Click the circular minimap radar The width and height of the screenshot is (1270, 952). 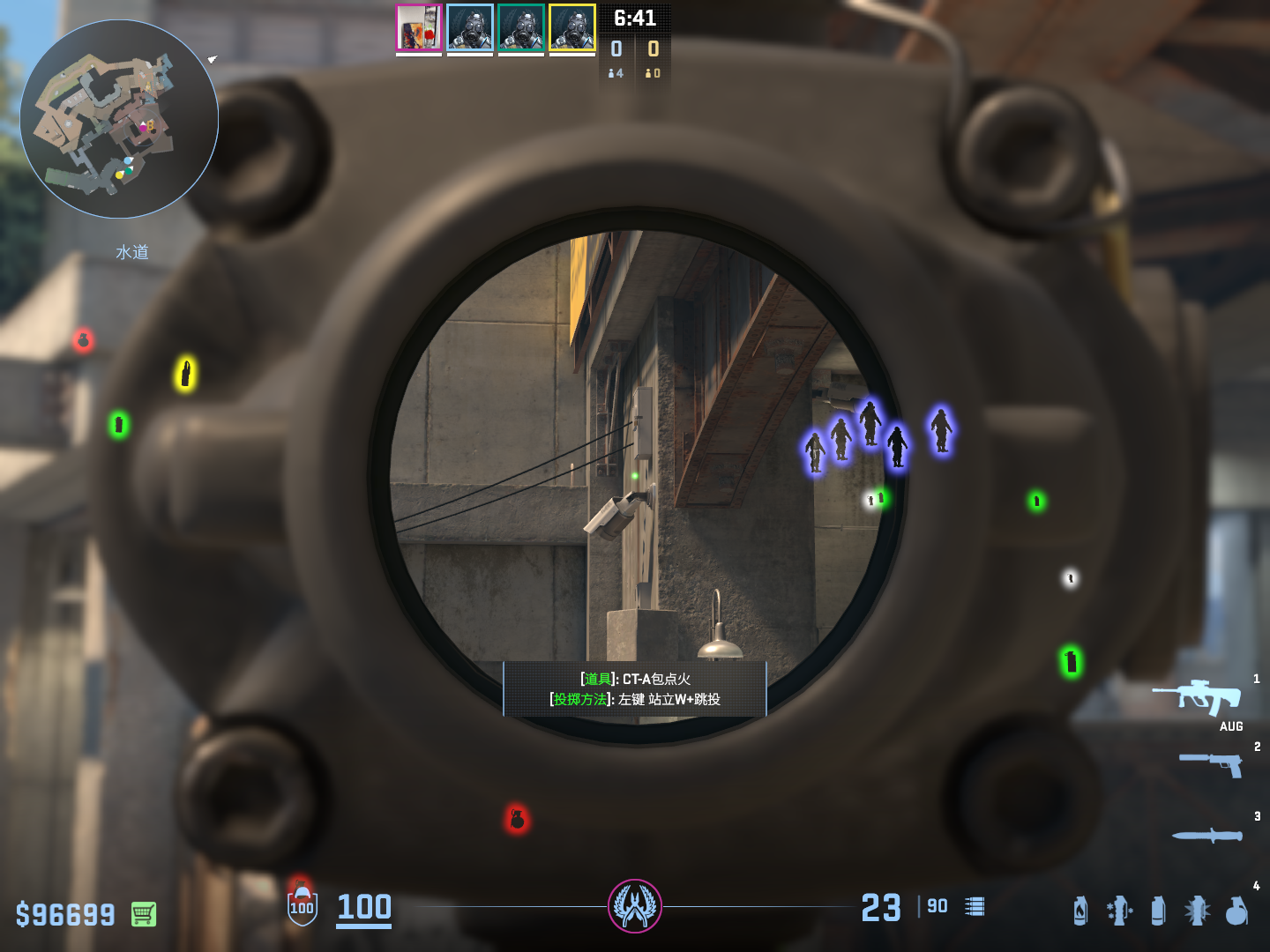tap(119, 119)
